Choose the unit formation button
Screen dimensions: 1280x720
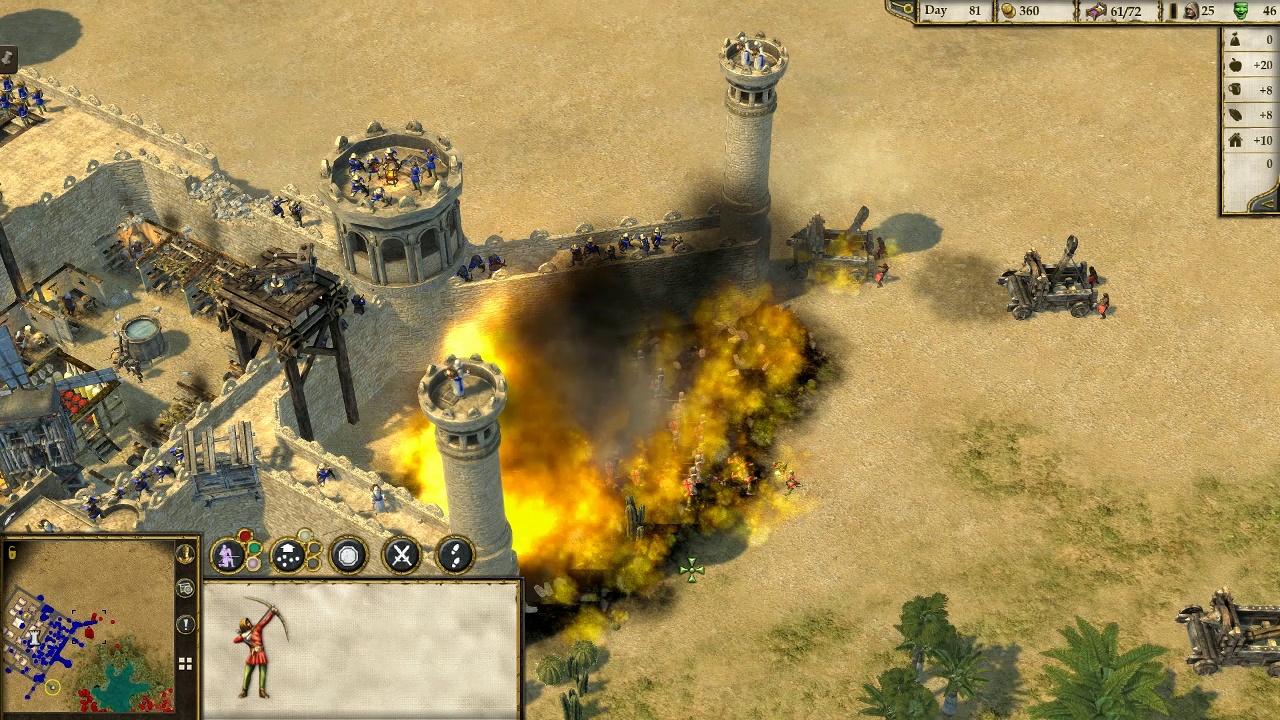pyautogui.click(x=288, y=556)
